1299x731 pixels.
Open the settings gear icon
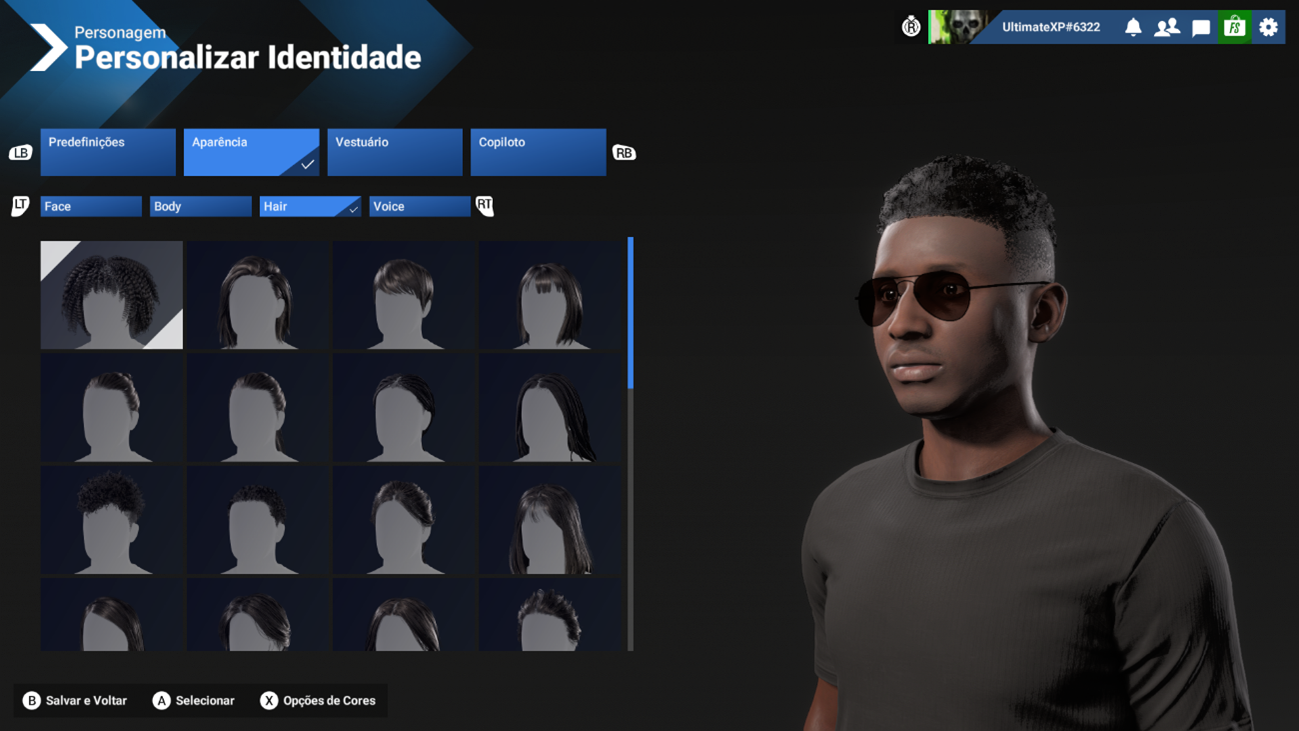(1269, 27)
